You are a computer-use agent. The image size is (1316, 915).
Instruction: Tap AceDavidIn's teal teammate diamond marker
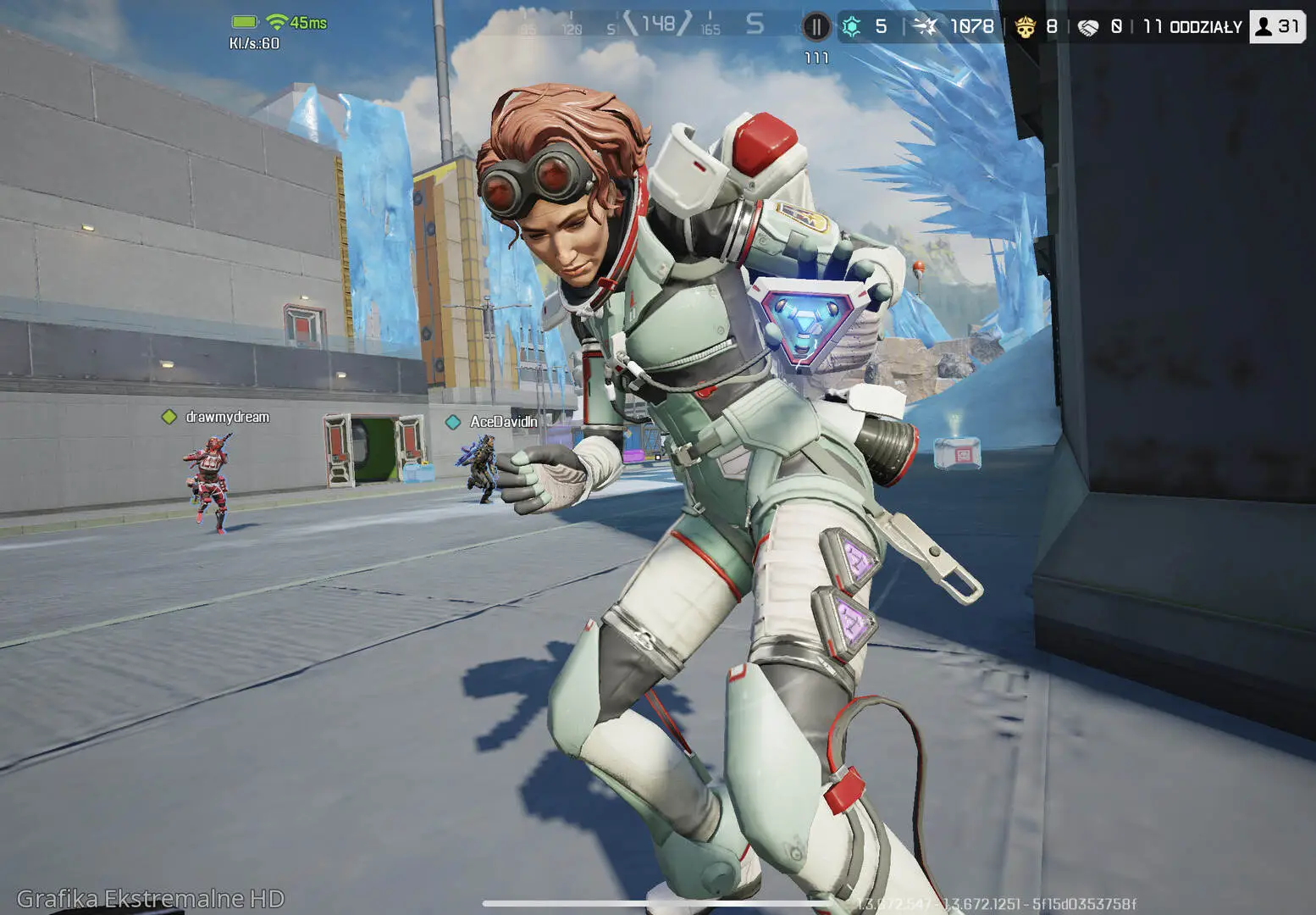tap(455, 421)
